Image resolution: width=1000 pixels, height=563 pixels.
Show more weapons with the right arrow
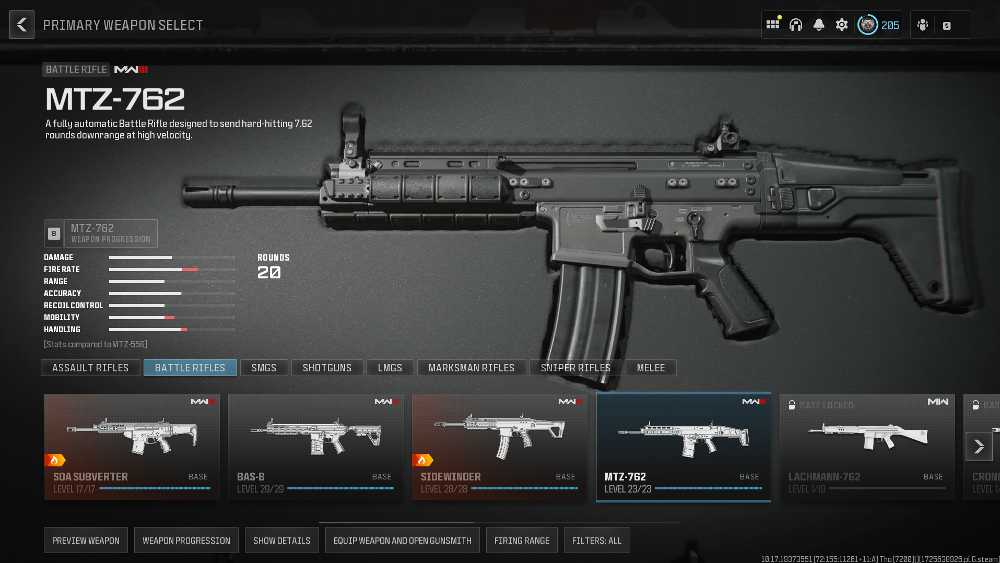coord(979,446)
